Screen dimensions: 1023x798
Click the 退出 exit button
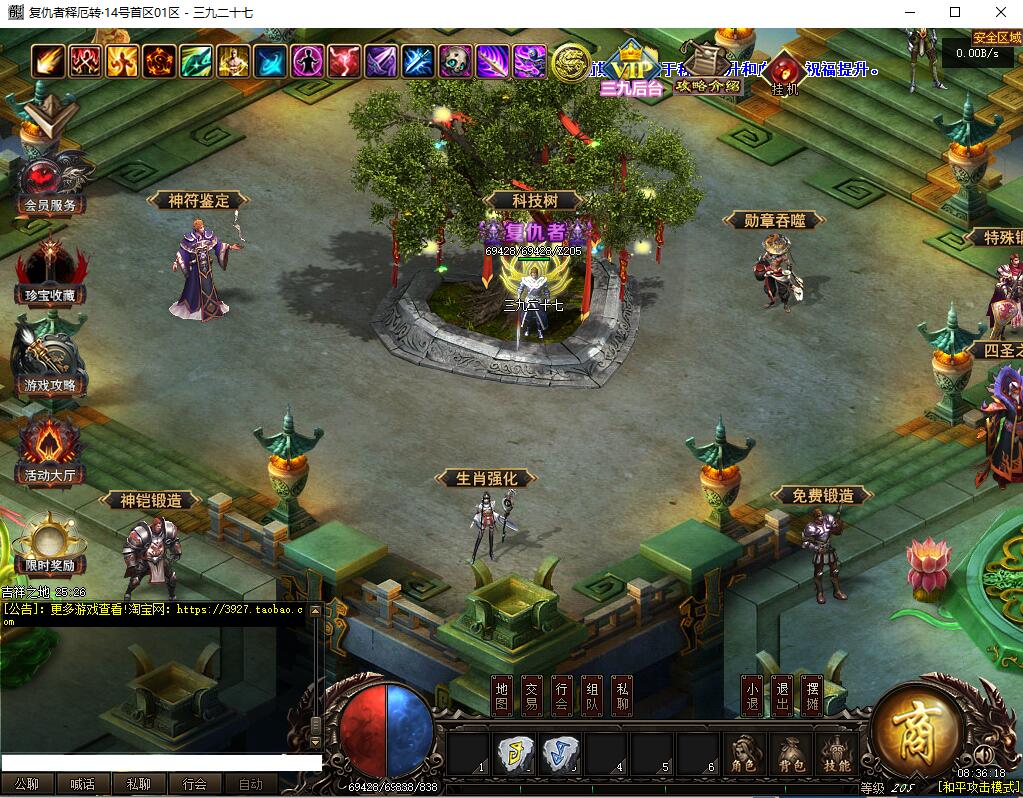coord(782,695)
